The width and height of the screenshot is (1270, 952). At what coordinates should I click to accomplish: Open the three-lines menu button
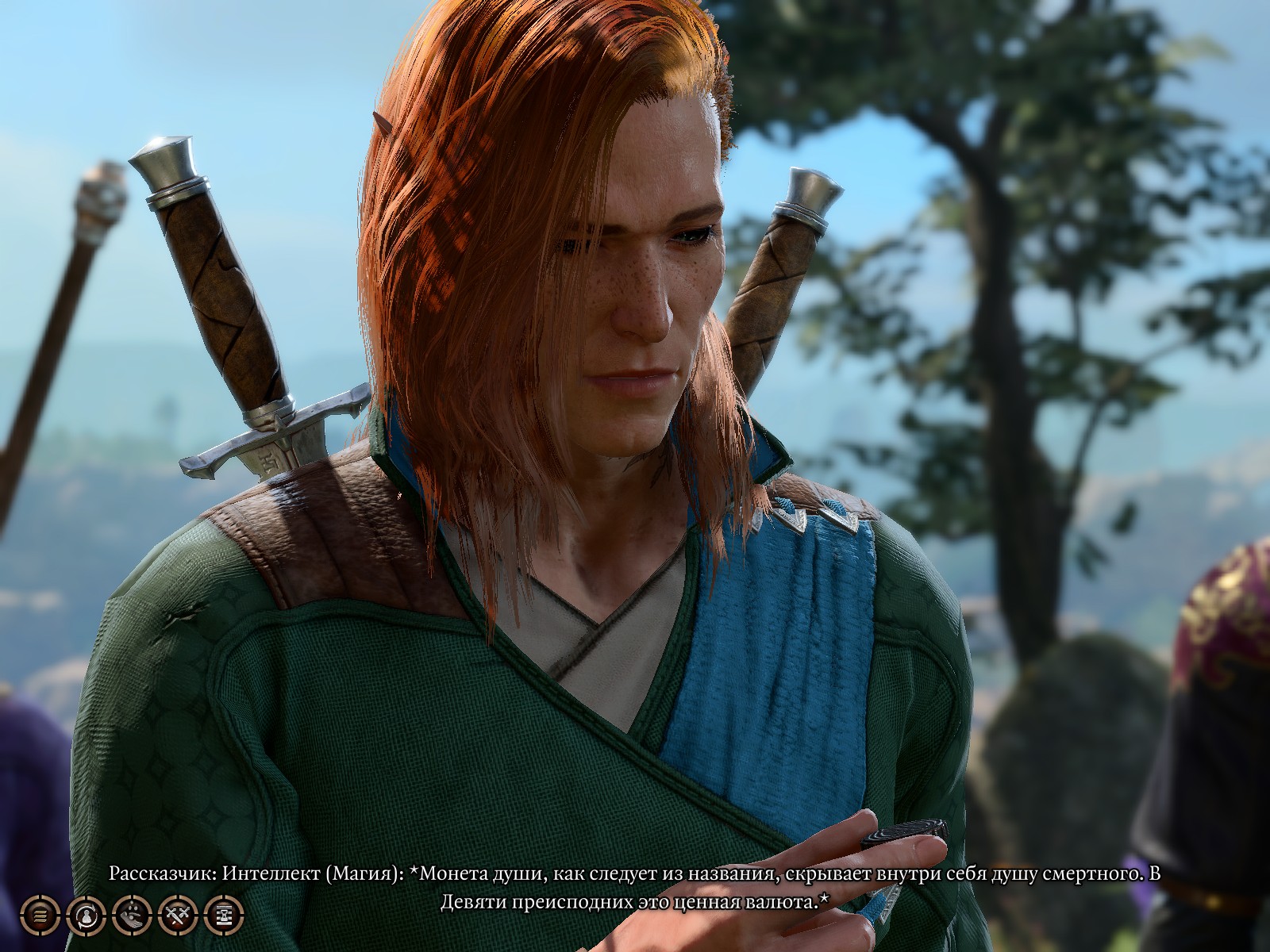[39, 915]
